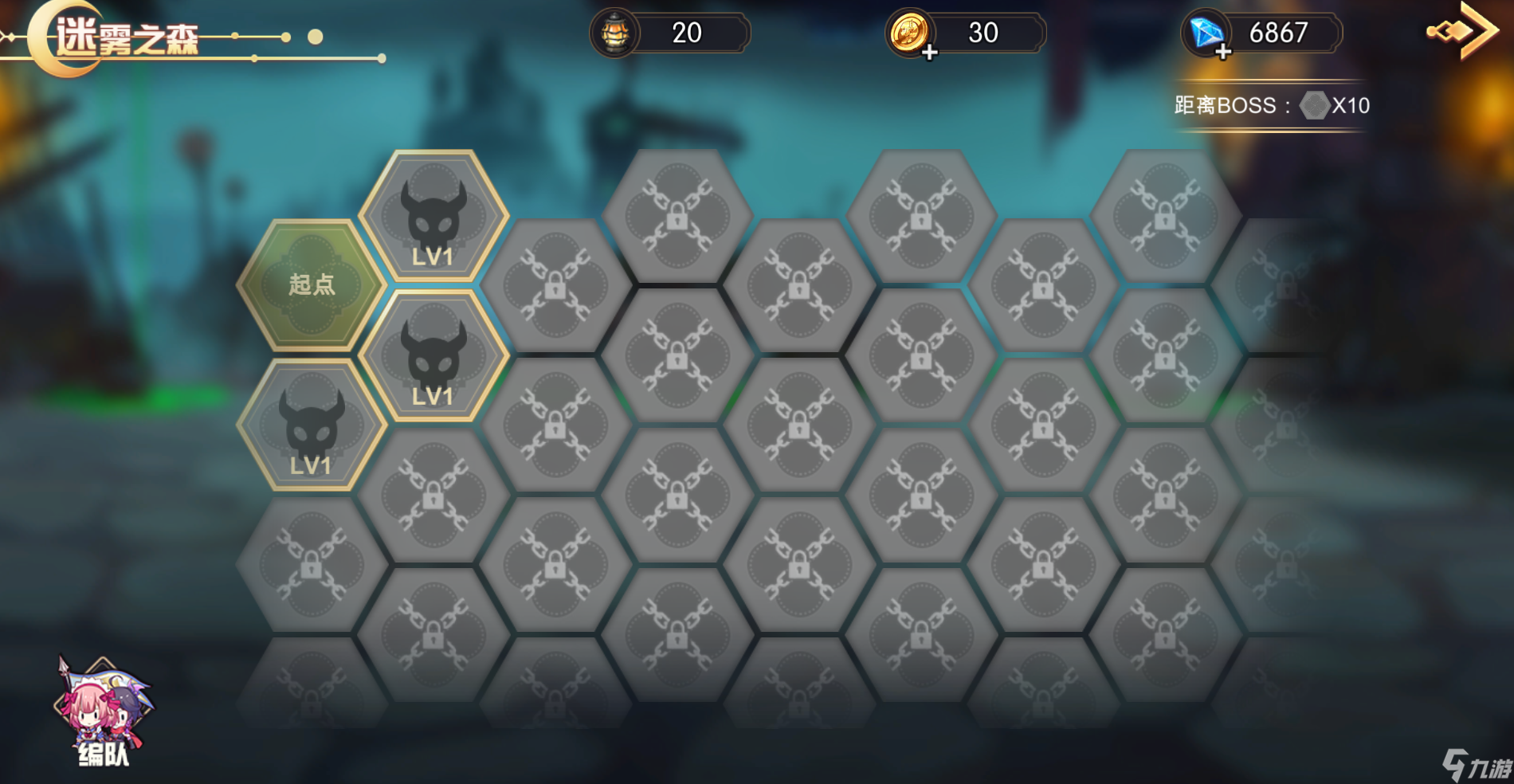
Task: Tap the lantern stamina icon
Action: [x=615, y=33]
